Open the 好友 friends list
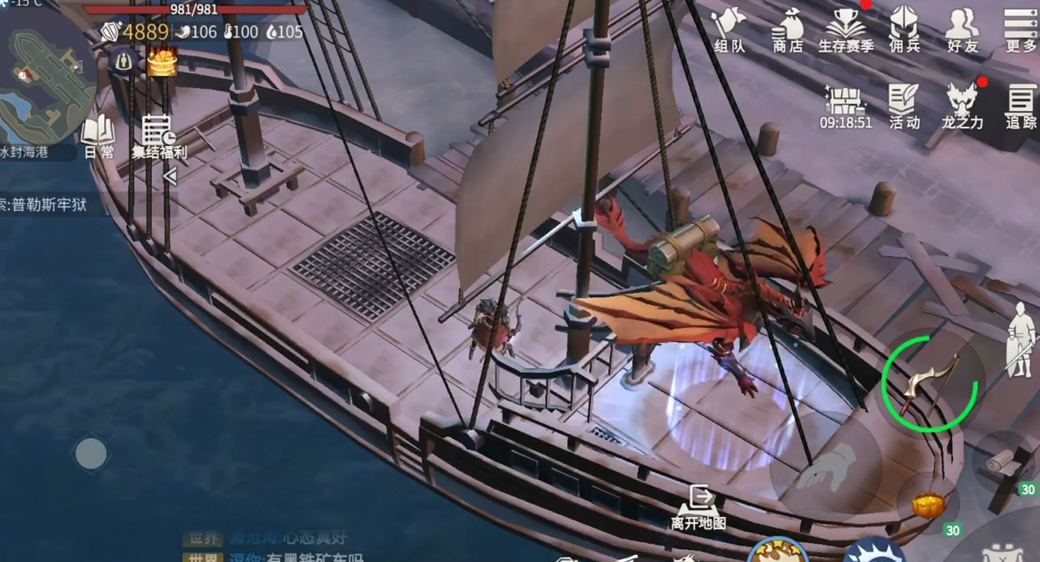 (962, 29)
